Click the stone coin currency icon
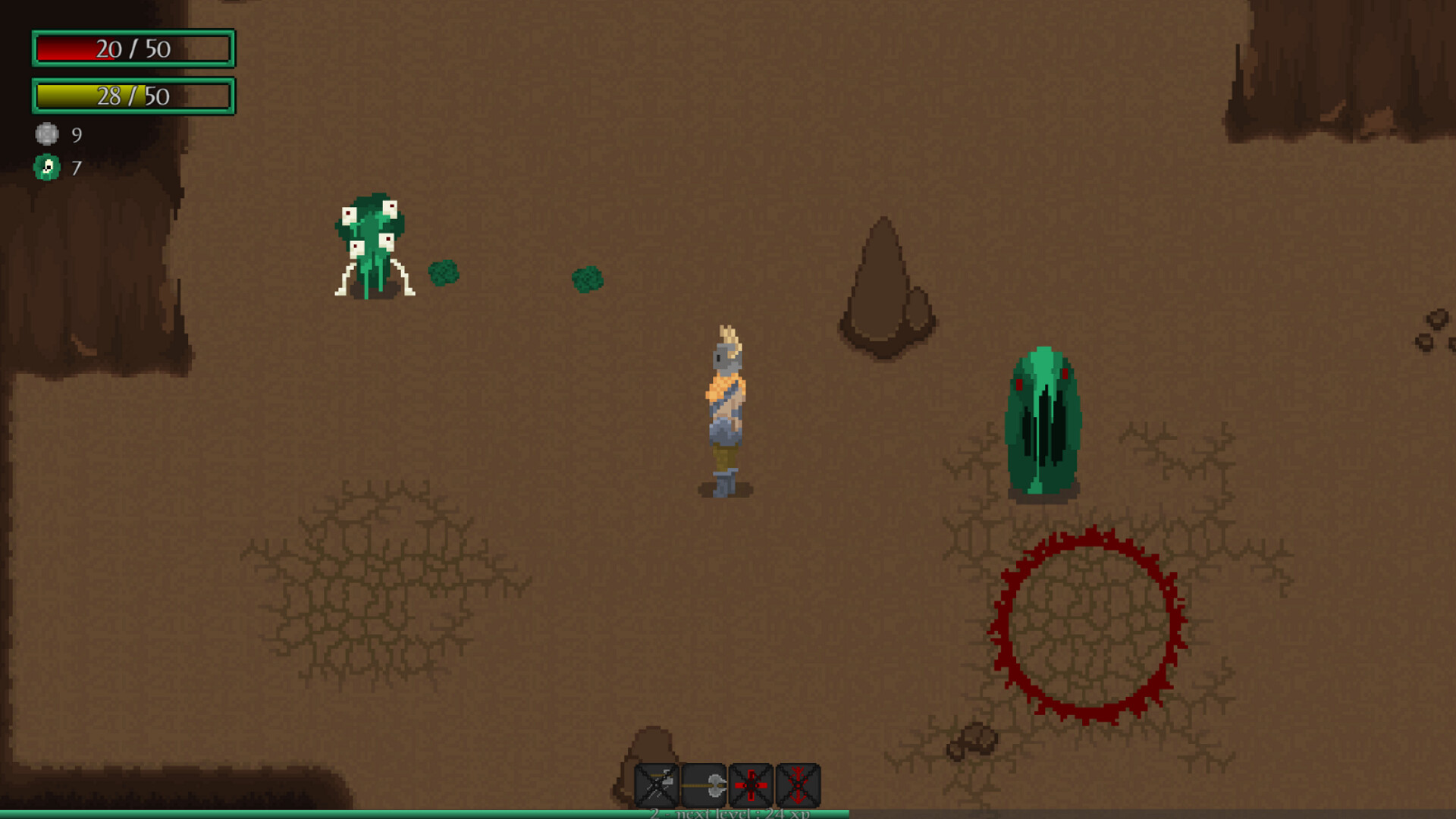This screenshot has width=1456, height=819. 47,135
